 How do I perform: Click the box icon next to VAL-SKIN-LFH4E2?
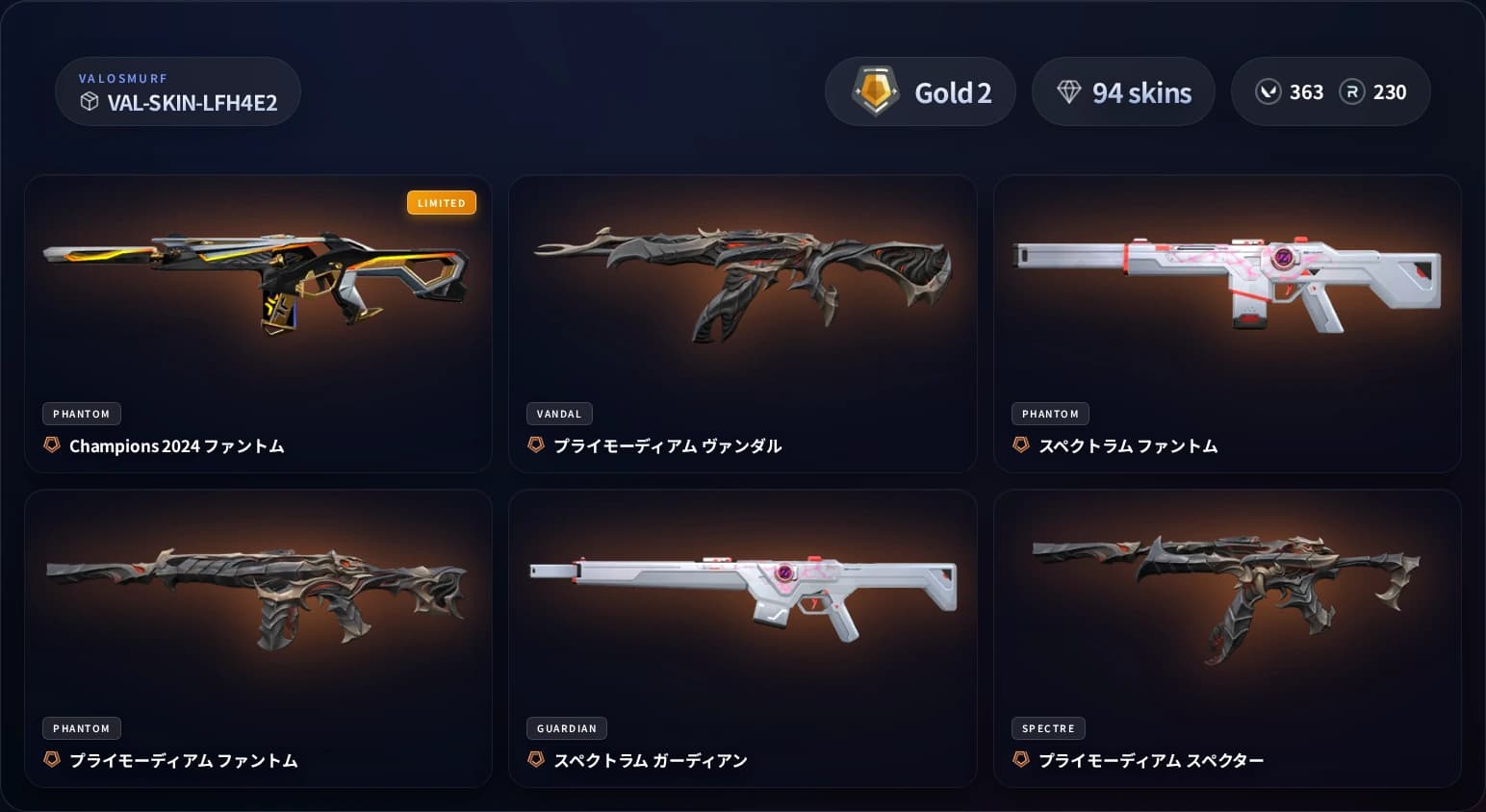pyautogui.click(x=90, y=103)
